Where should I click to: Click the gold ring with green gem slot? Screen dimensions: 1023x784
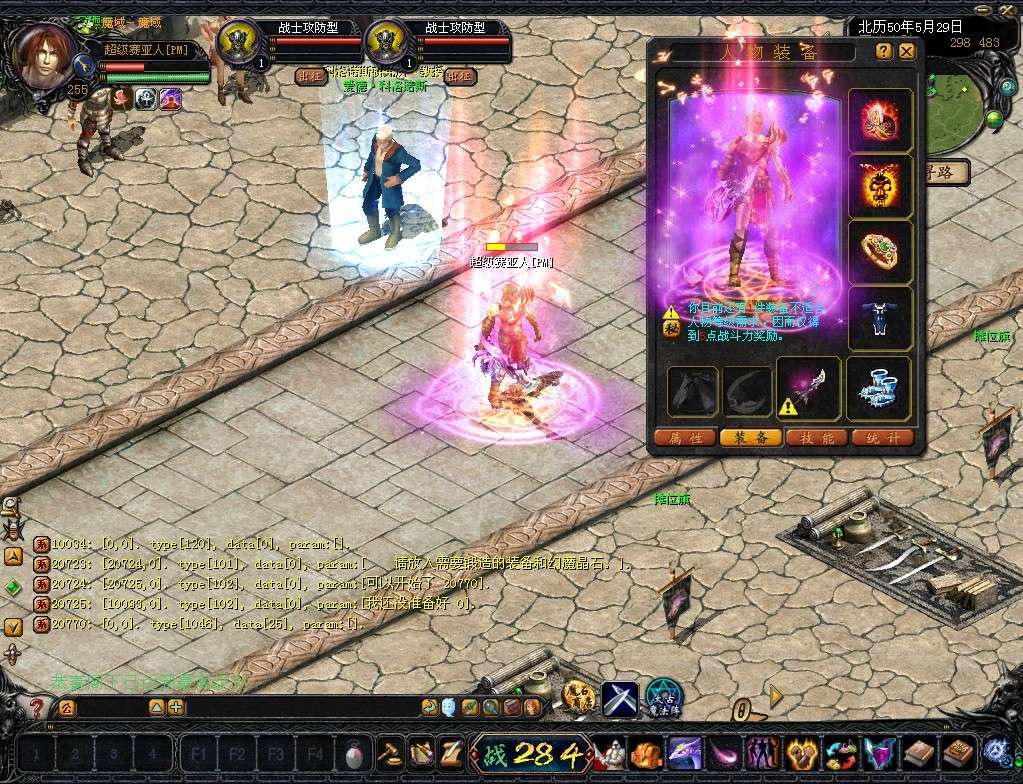880,251
